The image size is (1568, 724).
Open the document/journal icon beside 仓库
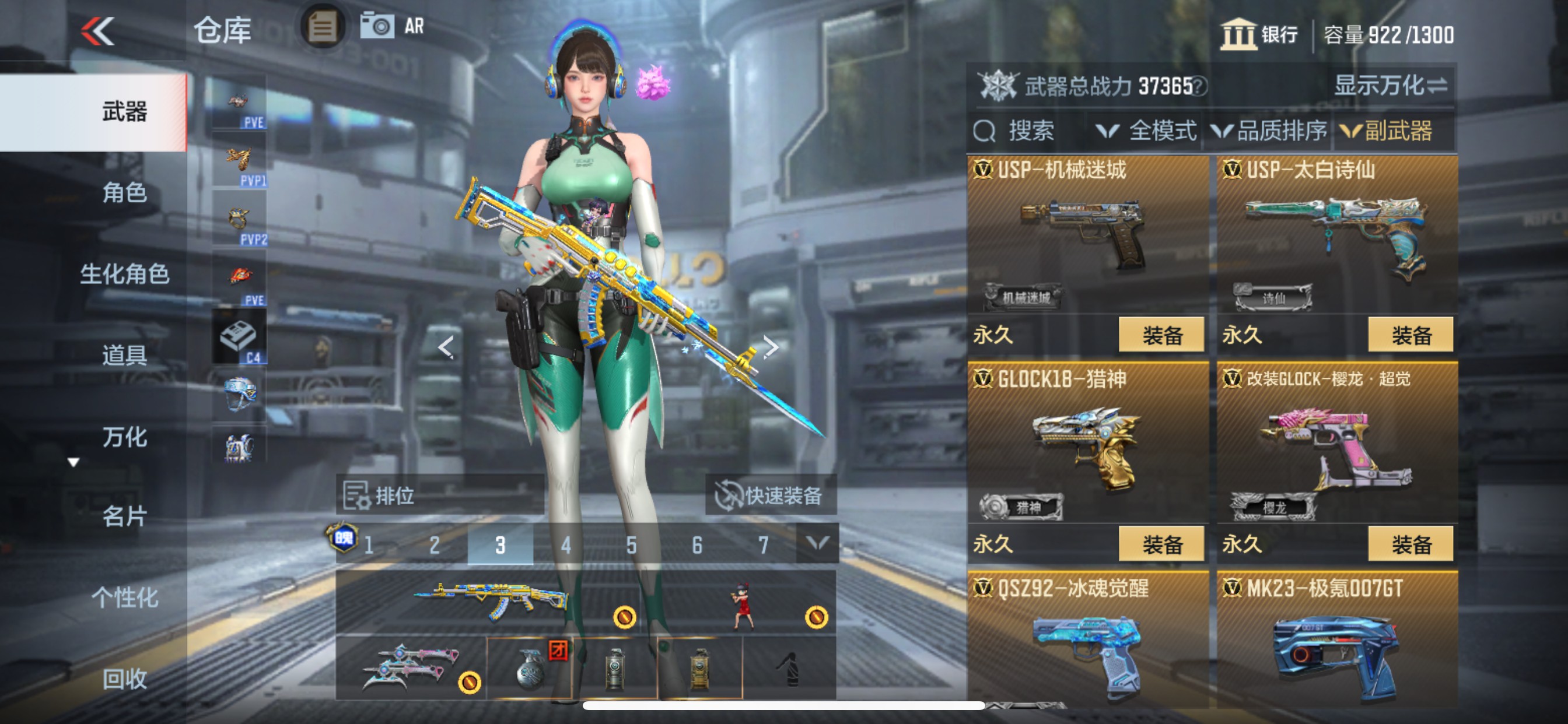pos(323,27)
